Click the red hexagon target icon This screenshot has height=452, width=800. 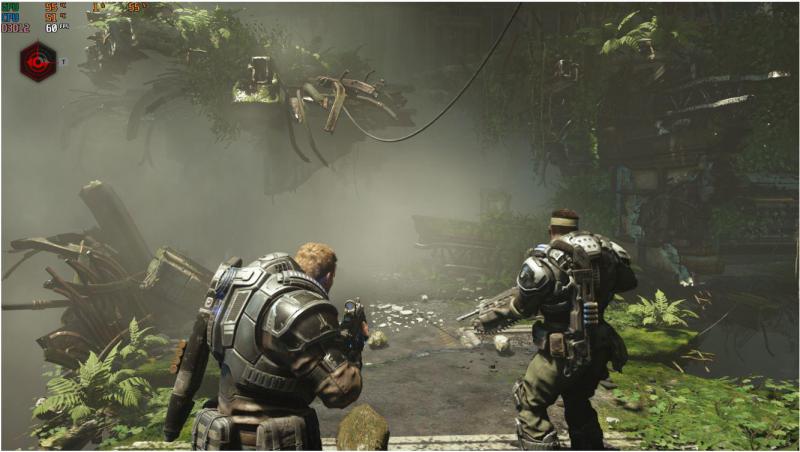point(38,62)
